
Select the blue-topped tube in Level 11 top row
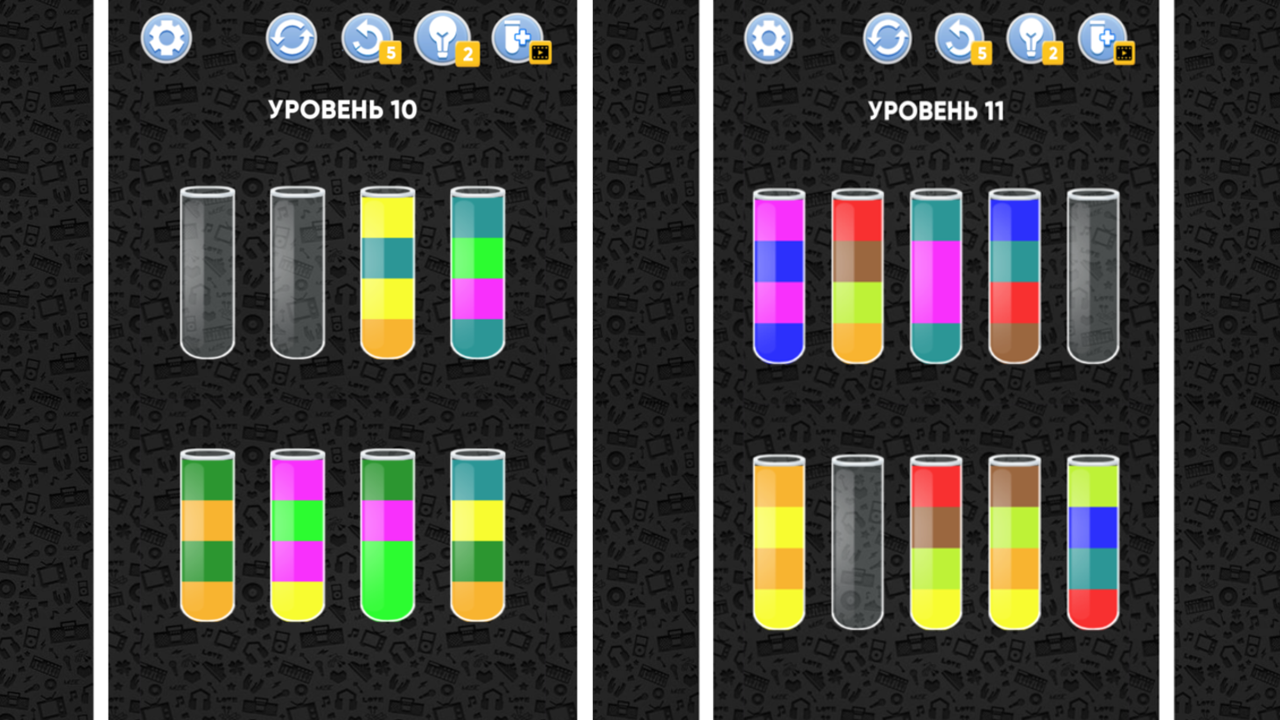pyautogui.click(x=1014, y=272)
